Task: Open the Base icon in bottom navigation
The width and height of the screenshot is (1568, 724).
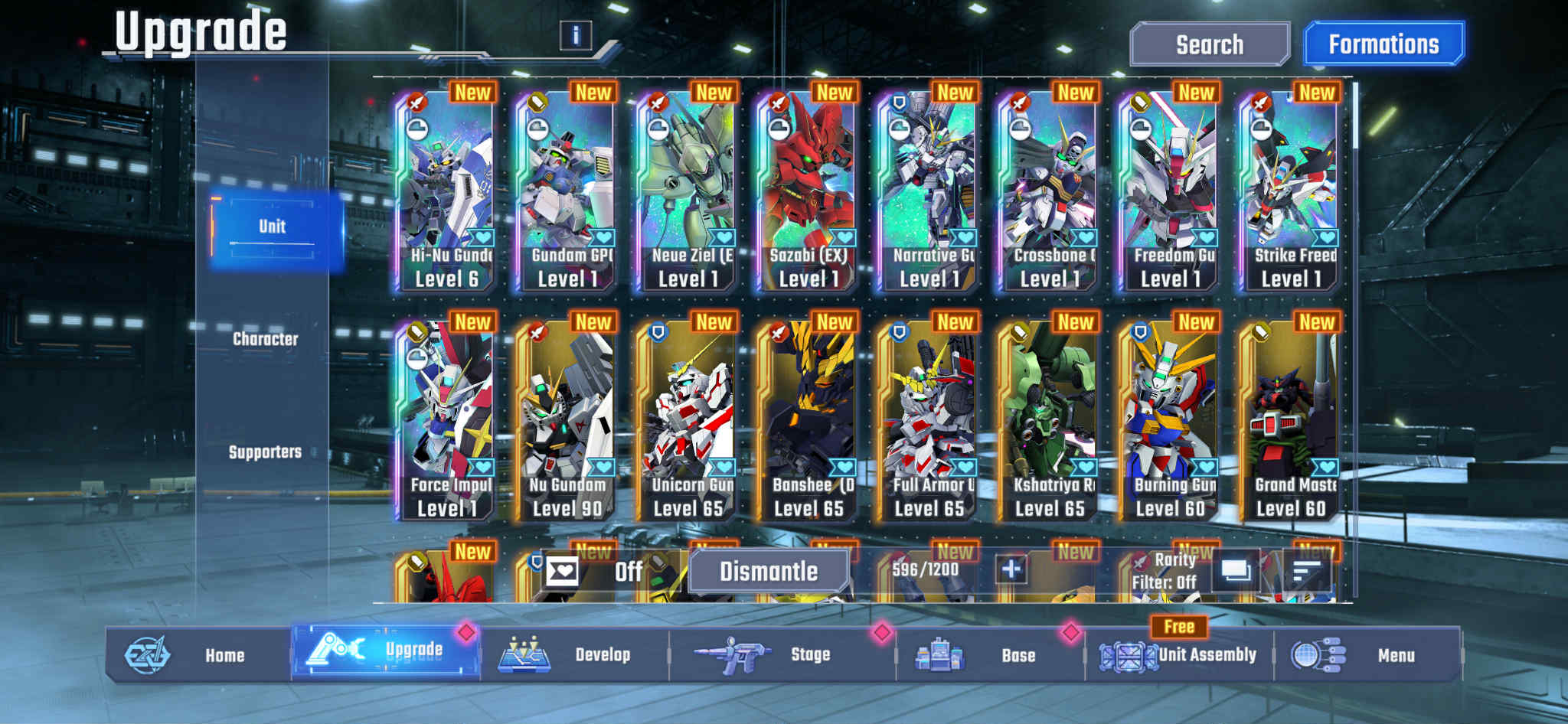Action: coord(943,654)
